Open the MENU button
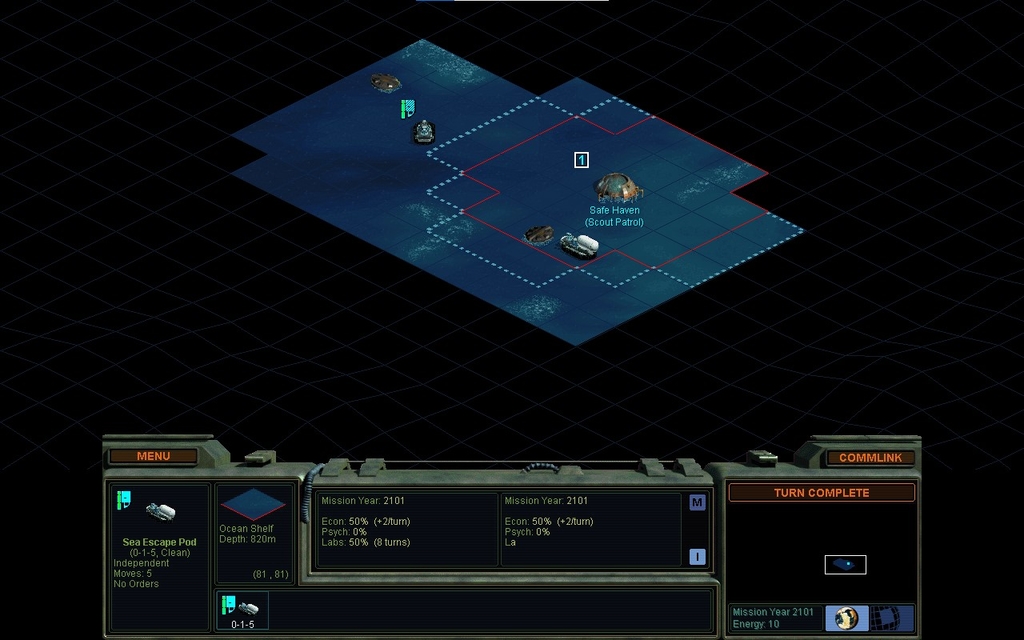The image size is (1024, 640). 153,456
